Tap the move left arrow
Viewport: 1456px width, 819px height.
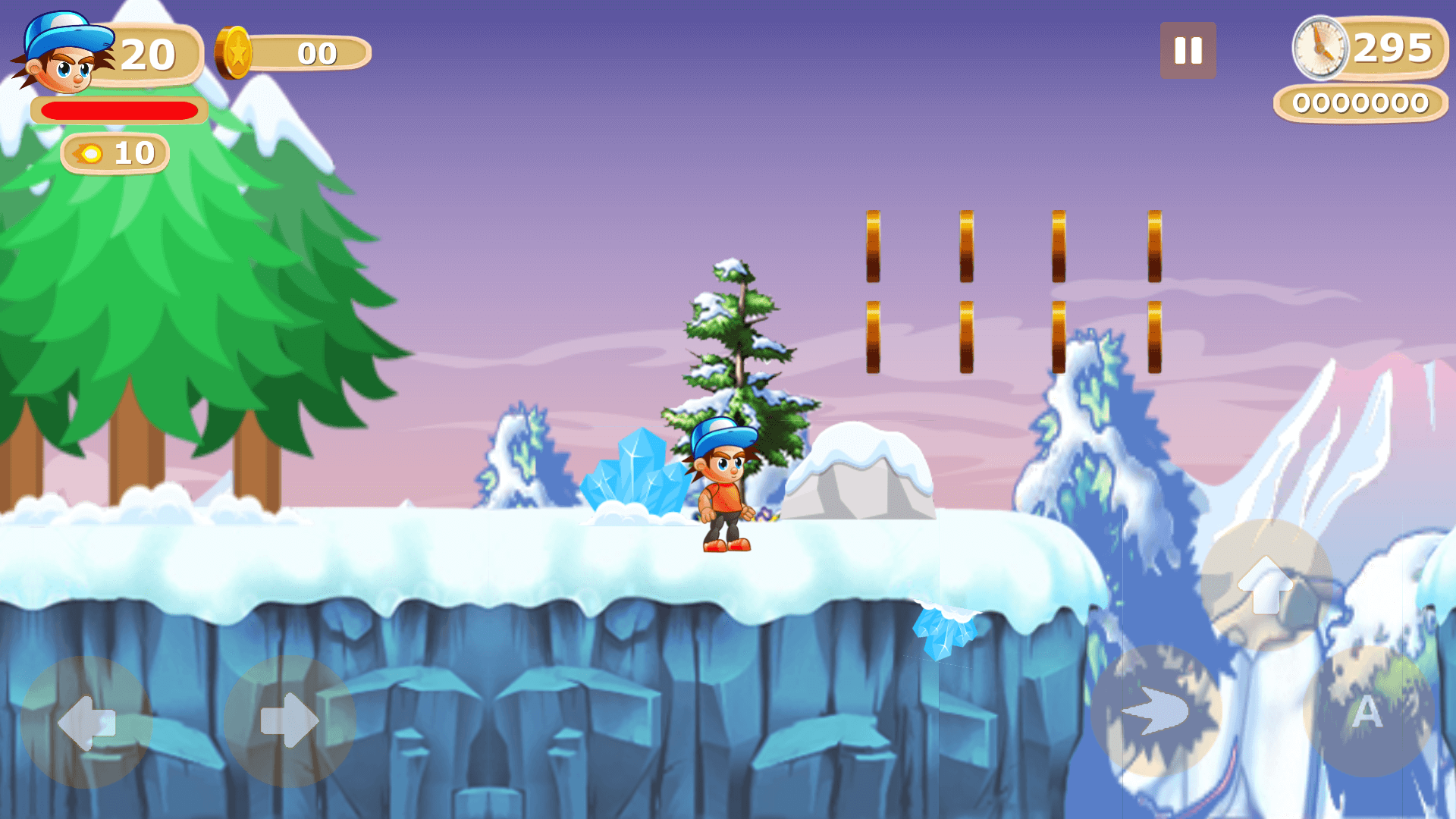[86, 722]
